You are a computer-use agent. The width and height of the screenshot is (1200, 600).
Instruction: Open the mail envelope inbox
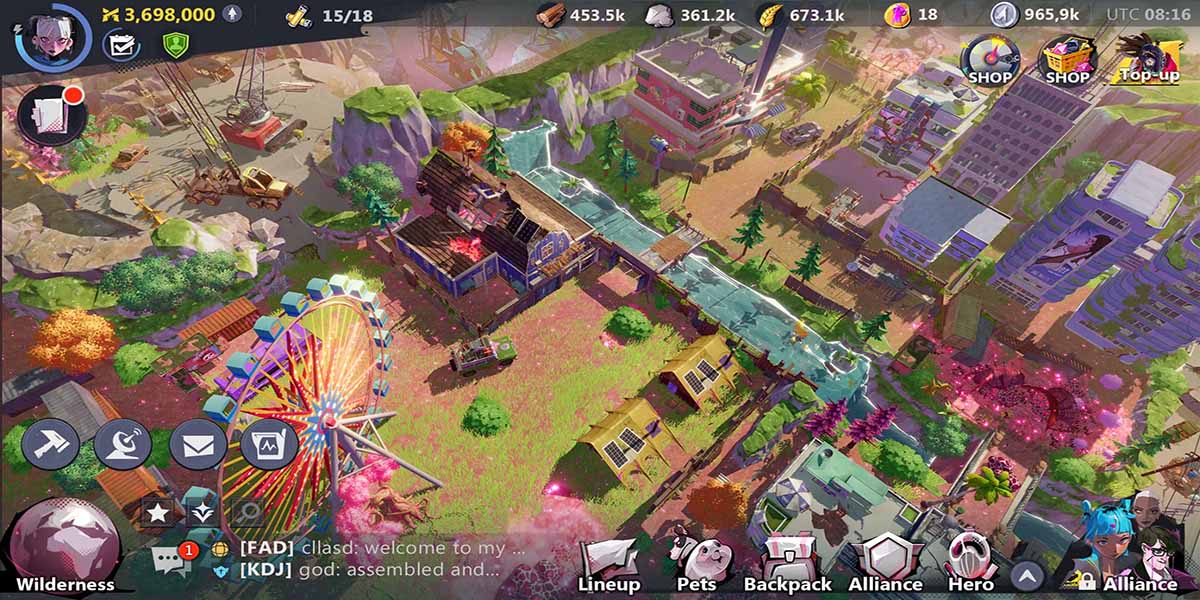click(197, 444)
